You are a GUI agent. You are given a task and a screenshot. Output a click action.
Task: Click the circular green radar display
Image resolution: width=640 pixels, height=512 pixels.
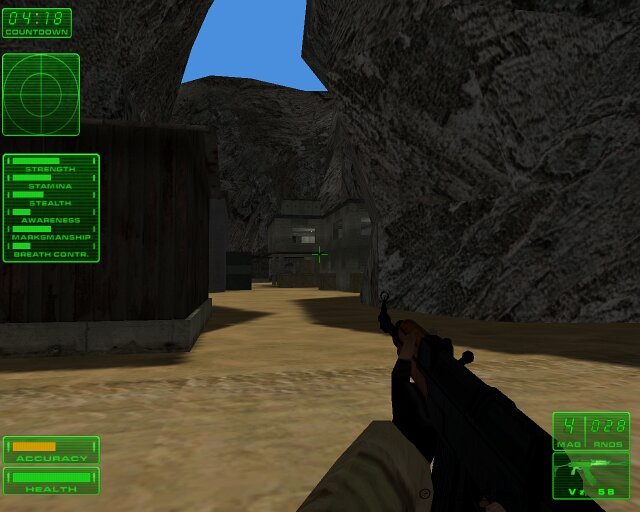tap(40, 94)
